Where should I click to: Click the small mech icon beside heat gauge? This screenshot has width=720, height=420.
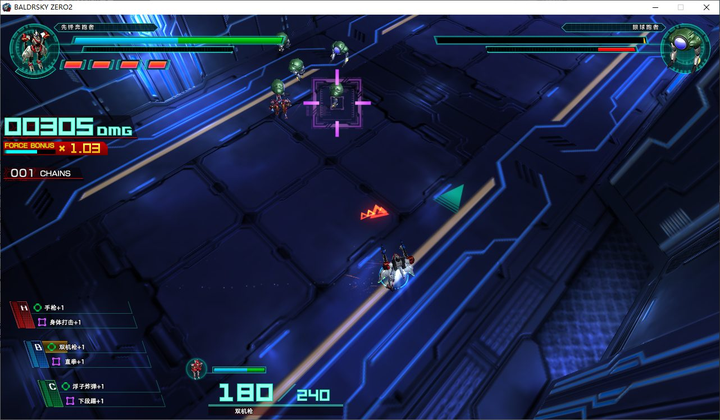click(197, 369)
